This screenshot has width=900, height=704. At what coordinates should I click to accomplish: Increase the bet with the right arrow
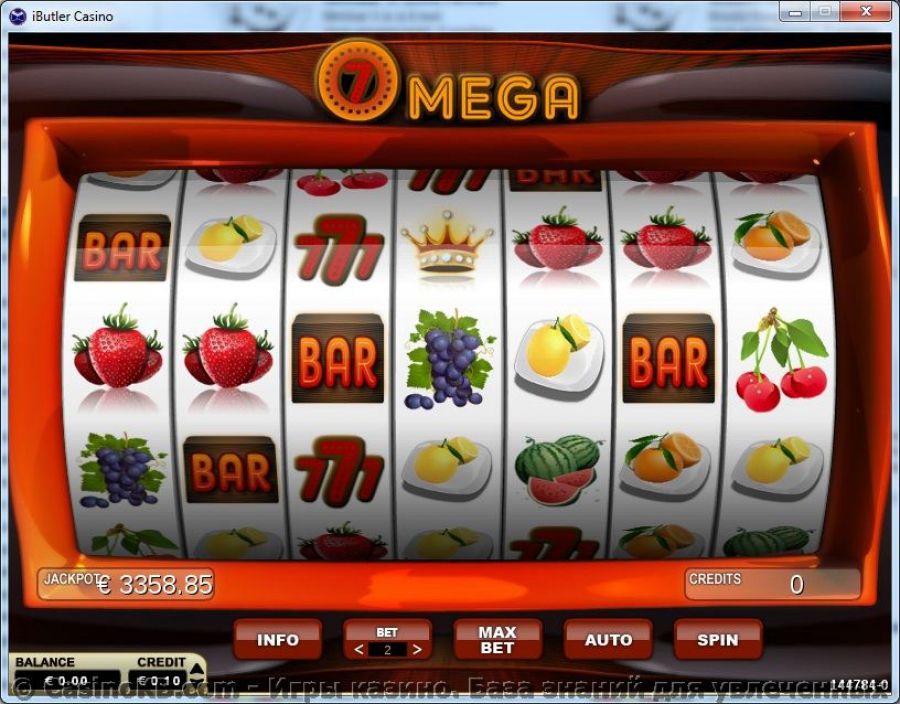pyautogui.click(x=417, y=650)
